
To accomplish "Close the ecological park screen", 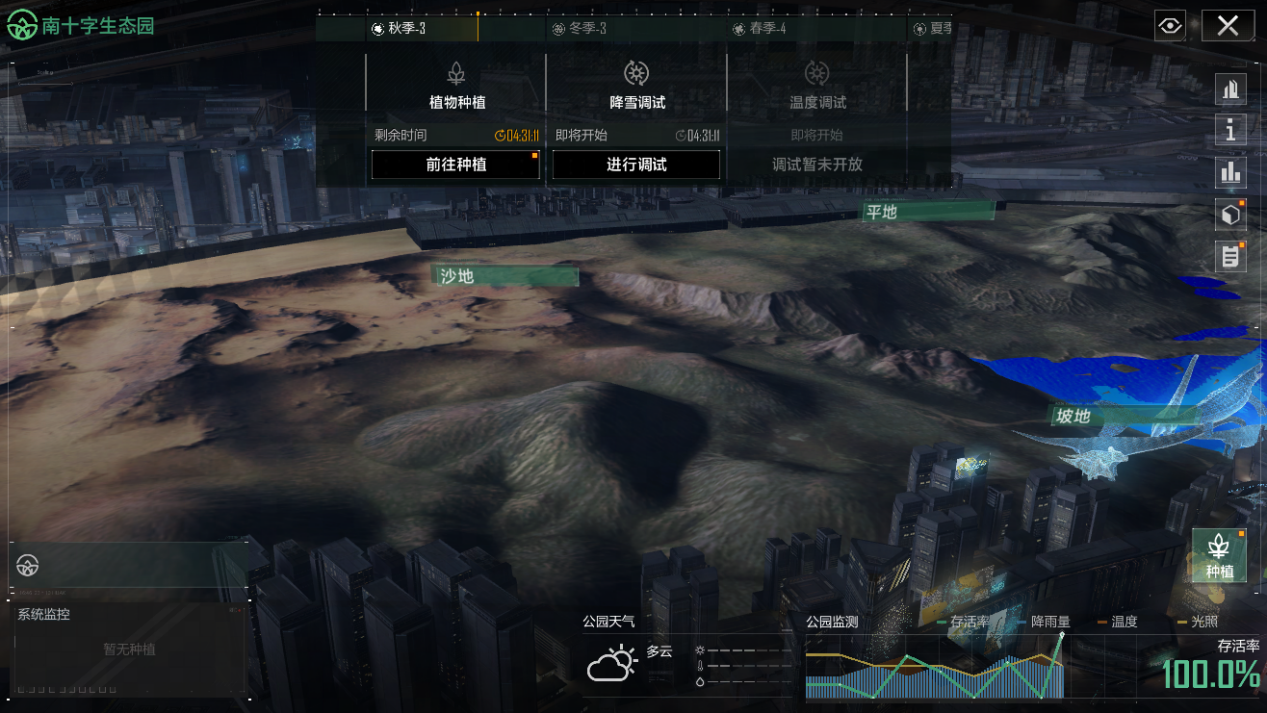I will [x=1228, y=26].
